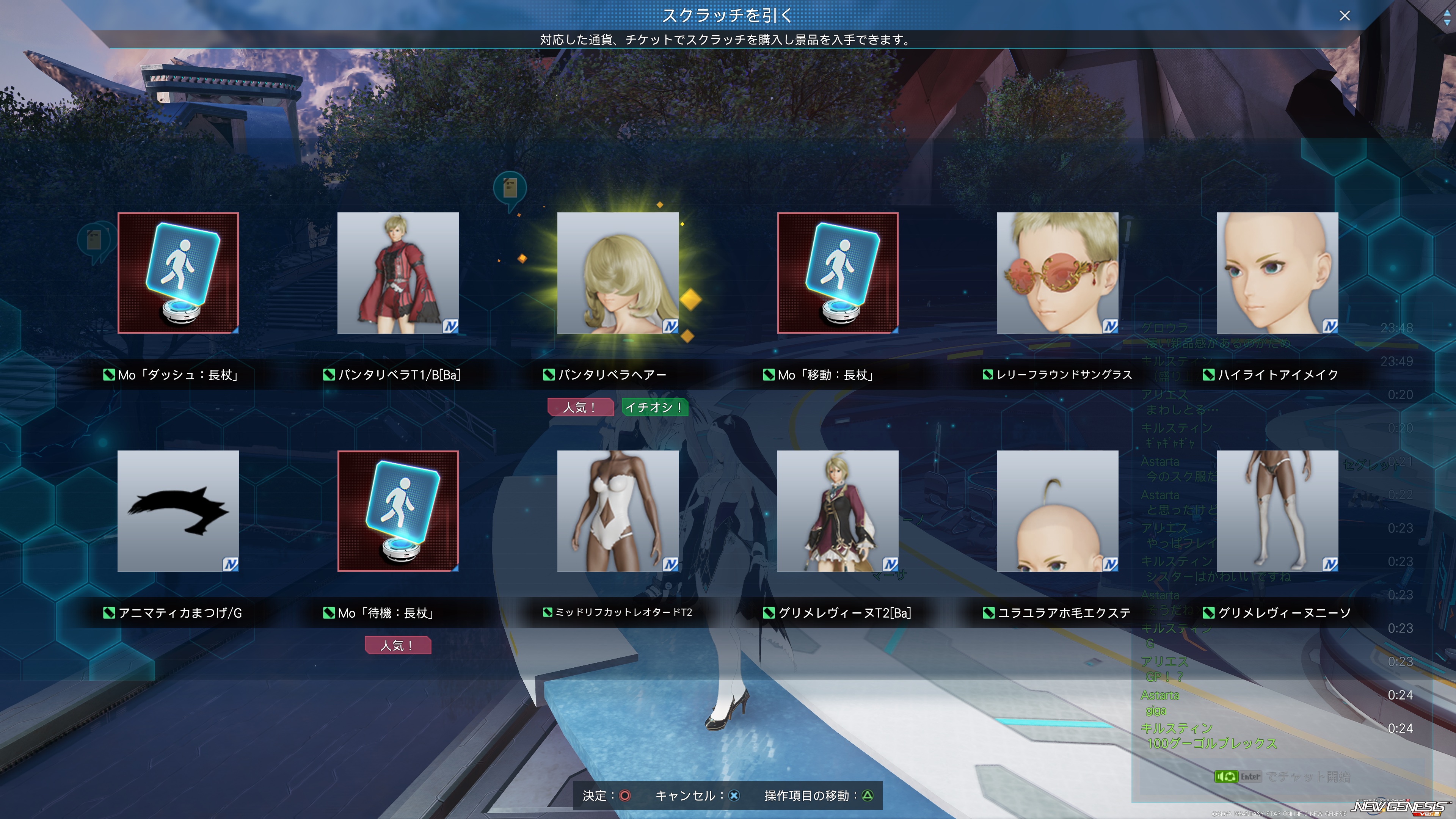
Task: Pick the アニマティカまつげ/G eyelash item
Action: tap(178, 511)
